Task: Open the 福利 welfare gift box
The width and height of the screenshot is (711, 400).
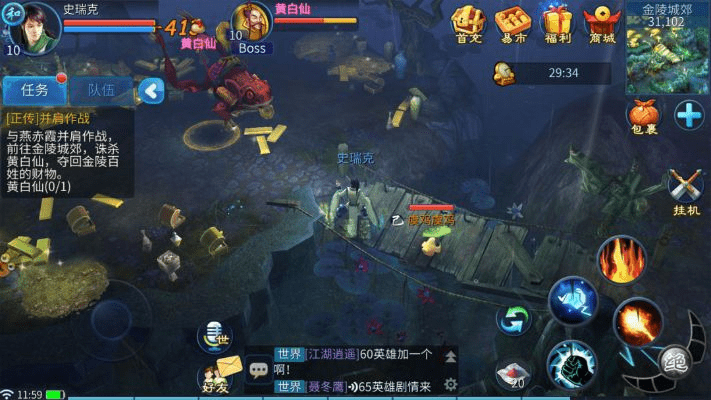Action: click(x=558, y=24)
